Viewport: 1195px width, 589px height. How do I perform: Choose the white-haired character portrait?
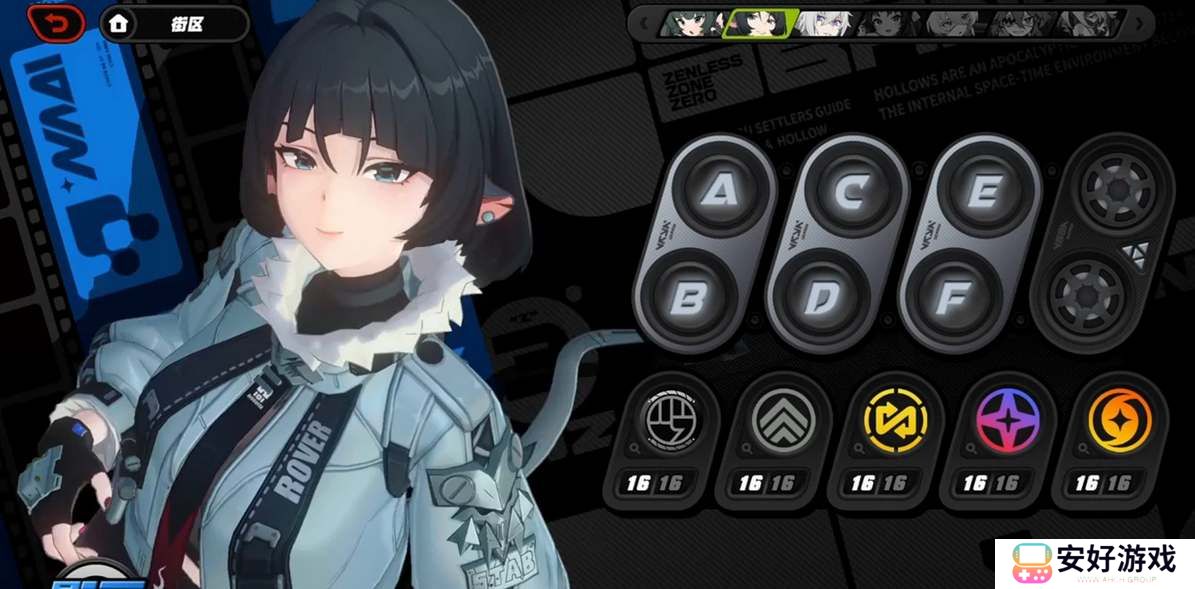coord(824,23)
